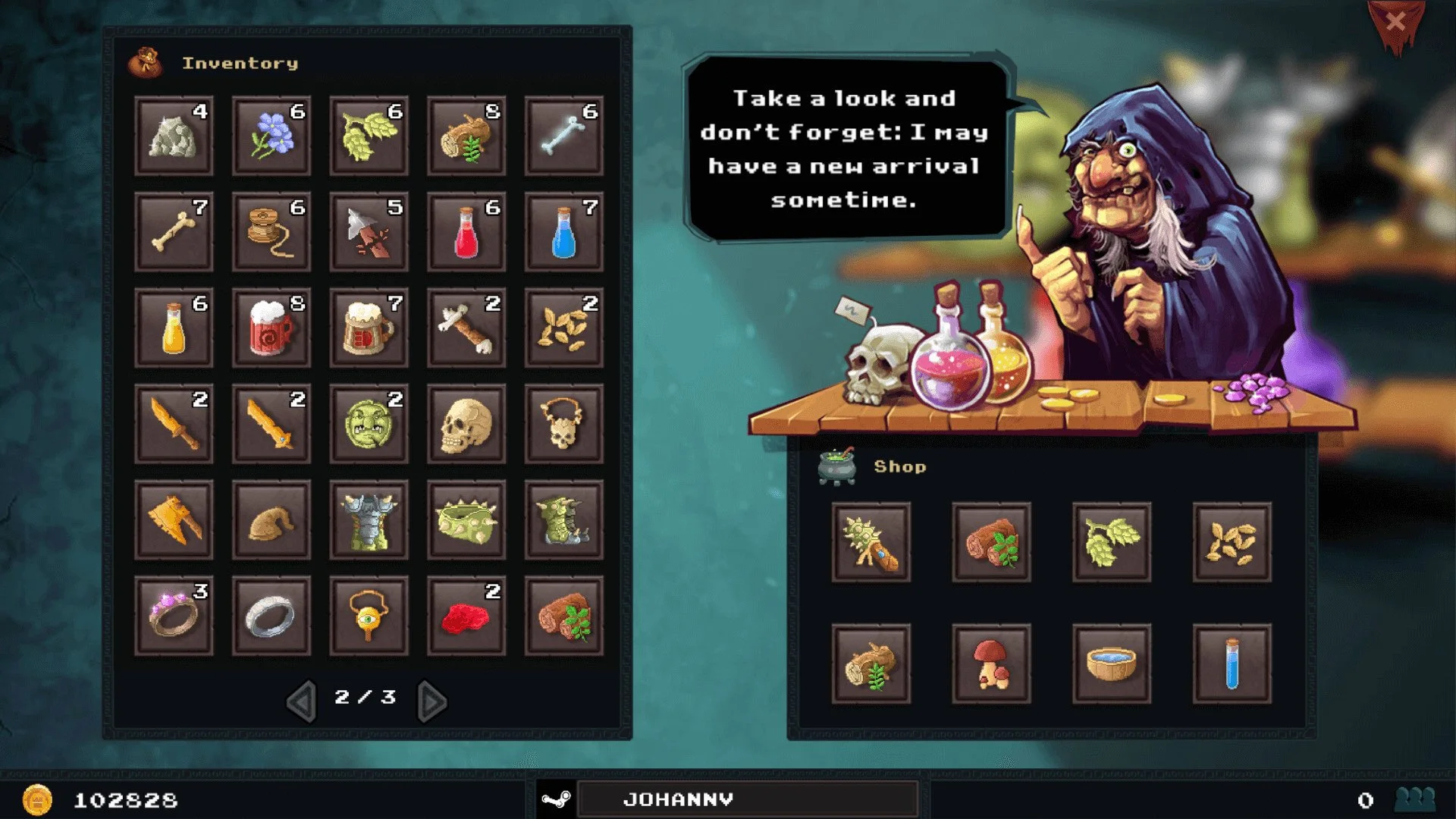Select the green orc head item

369,424
